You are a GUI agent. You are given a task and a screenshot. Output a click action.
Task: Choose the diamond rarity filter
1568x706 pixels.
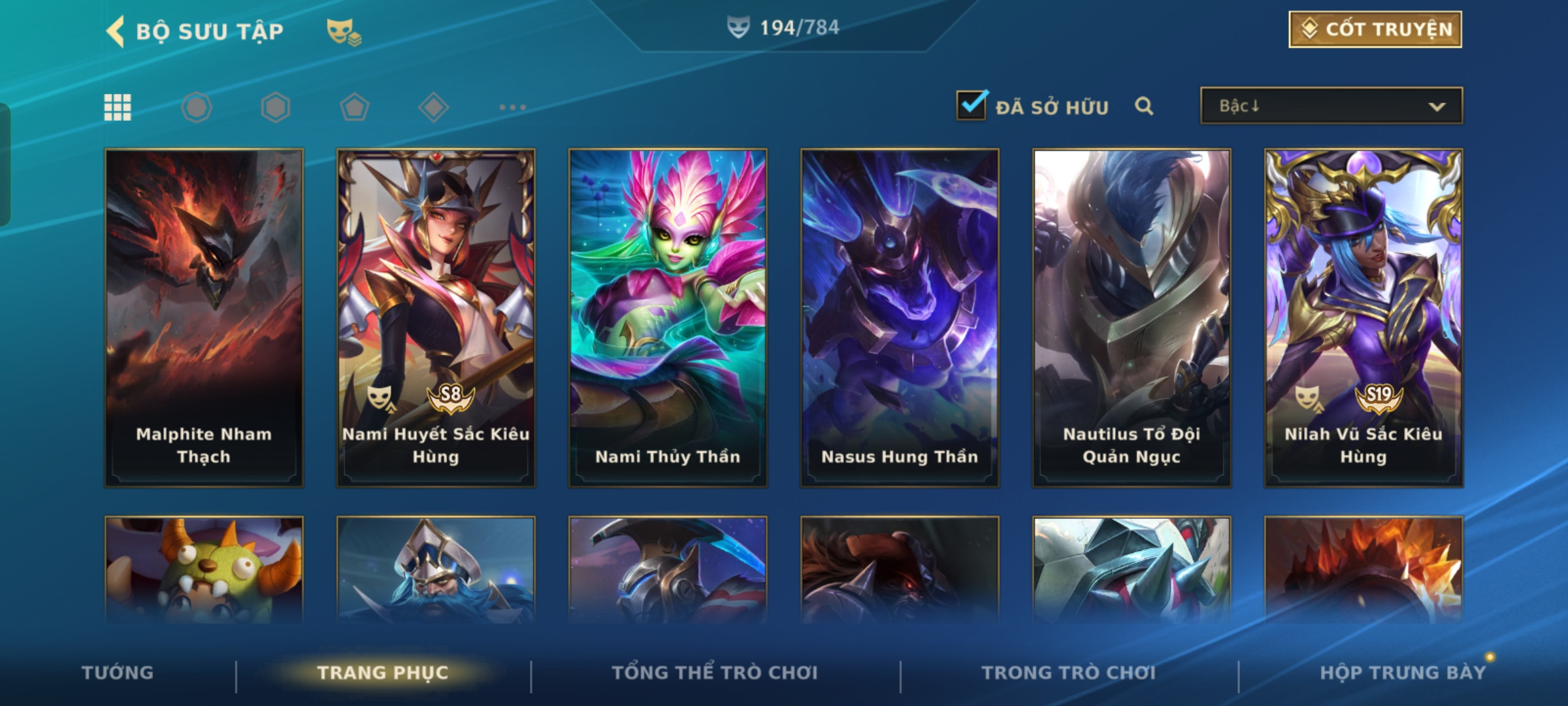433,107
